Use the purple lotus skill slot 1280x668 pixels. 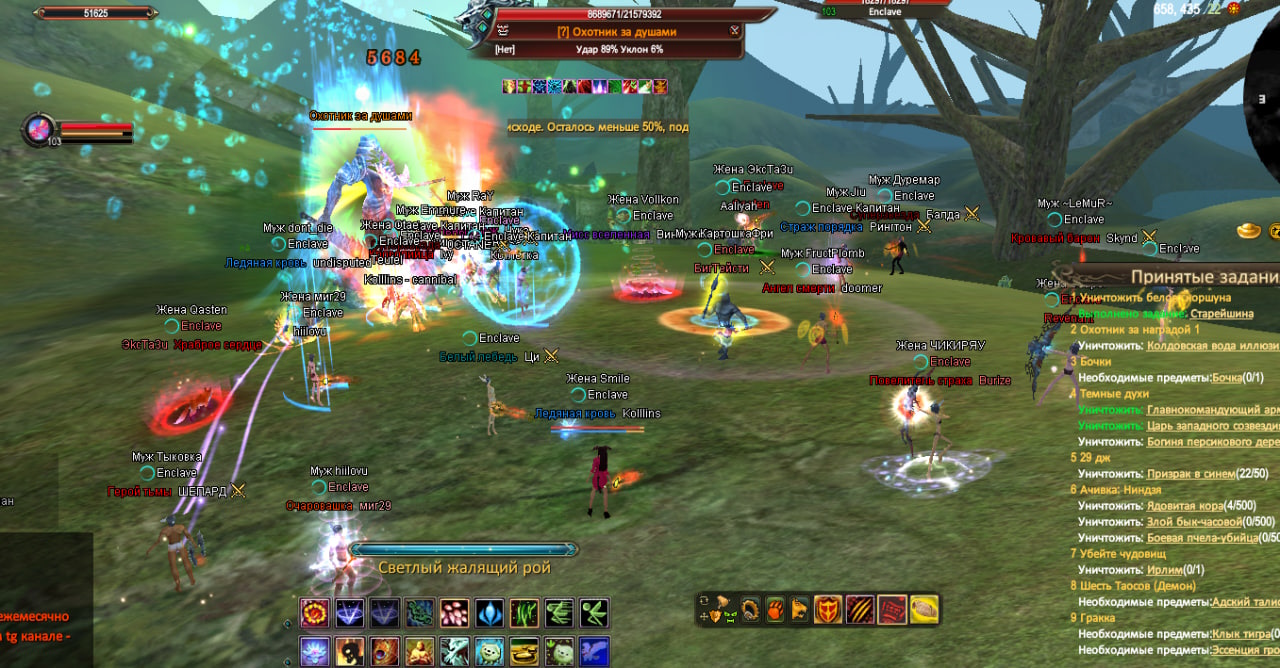[315, 651]
